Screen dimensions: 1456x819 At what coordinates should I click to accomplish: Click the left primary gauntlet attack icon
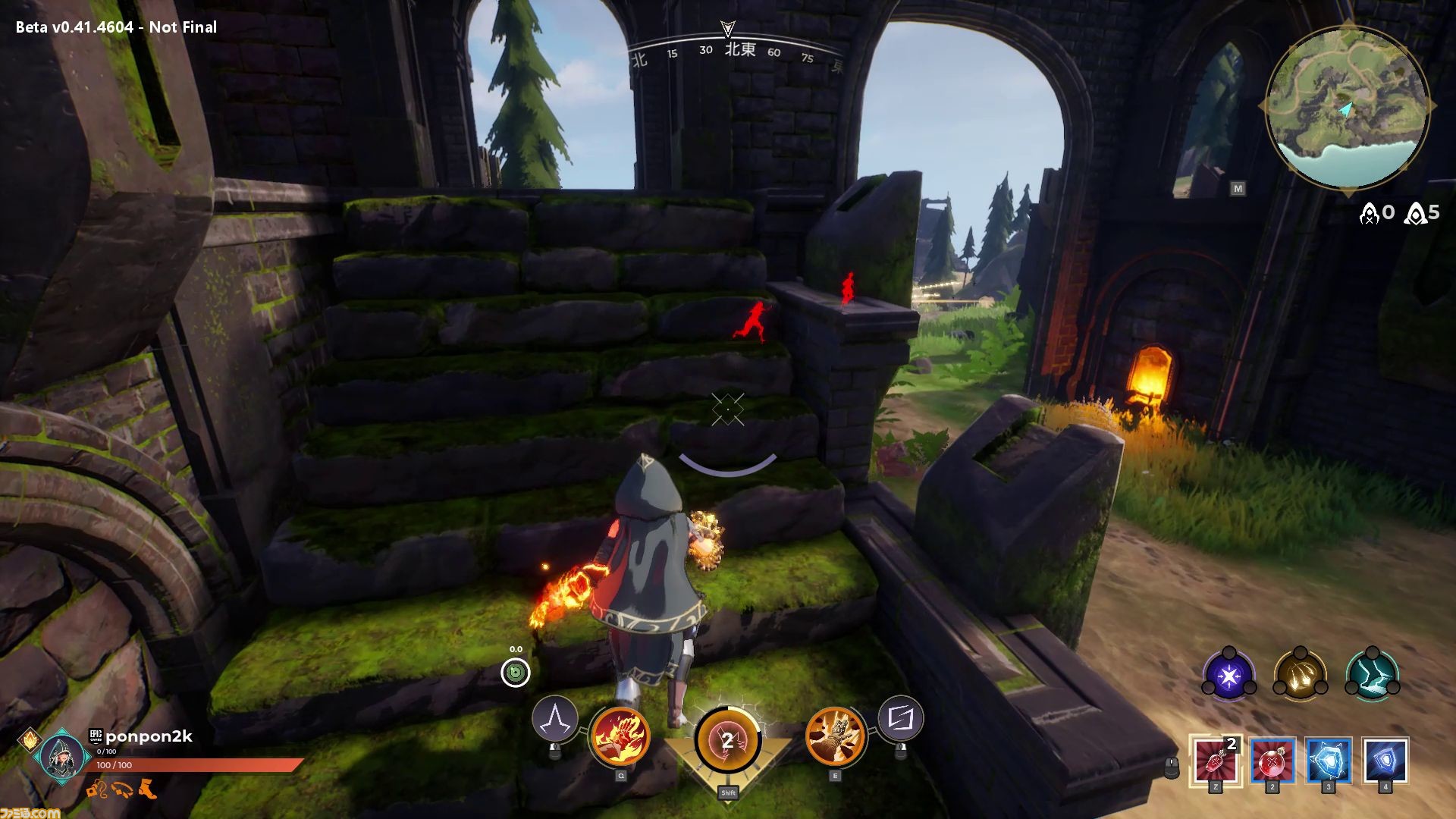(x=555, y=719)
